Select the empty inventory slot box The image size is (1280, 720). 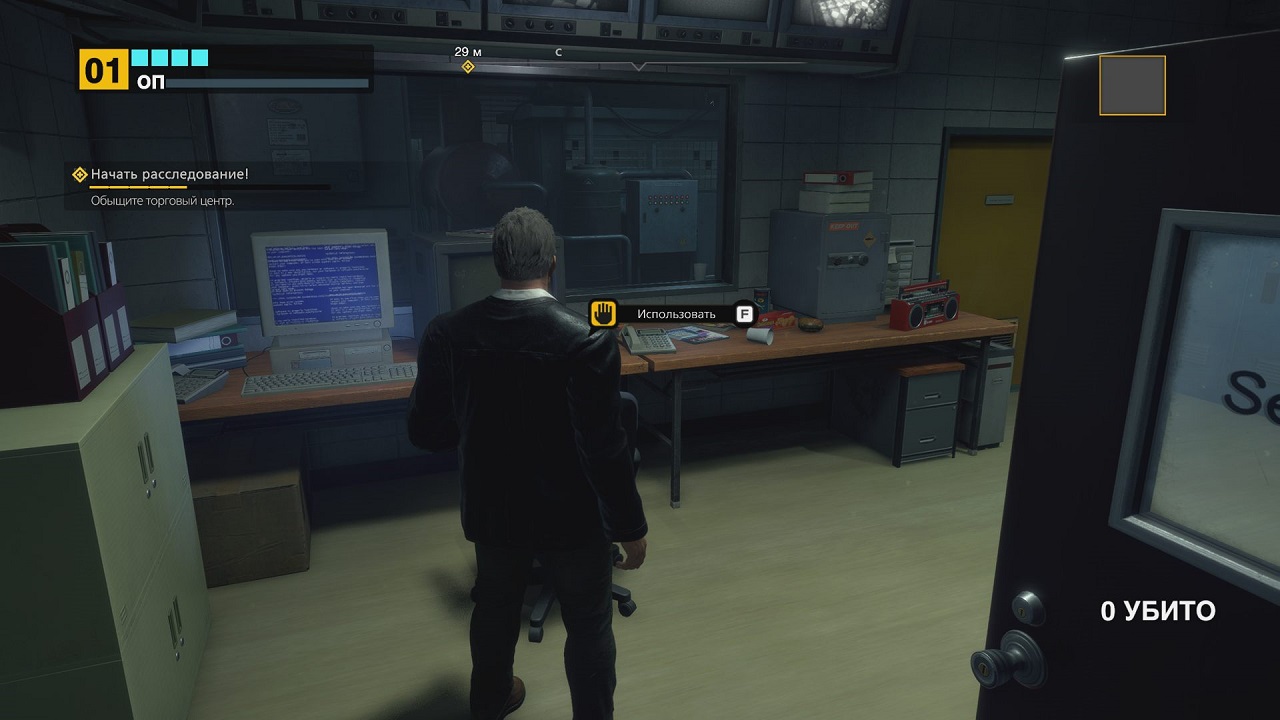click(x=1132, y=85)
